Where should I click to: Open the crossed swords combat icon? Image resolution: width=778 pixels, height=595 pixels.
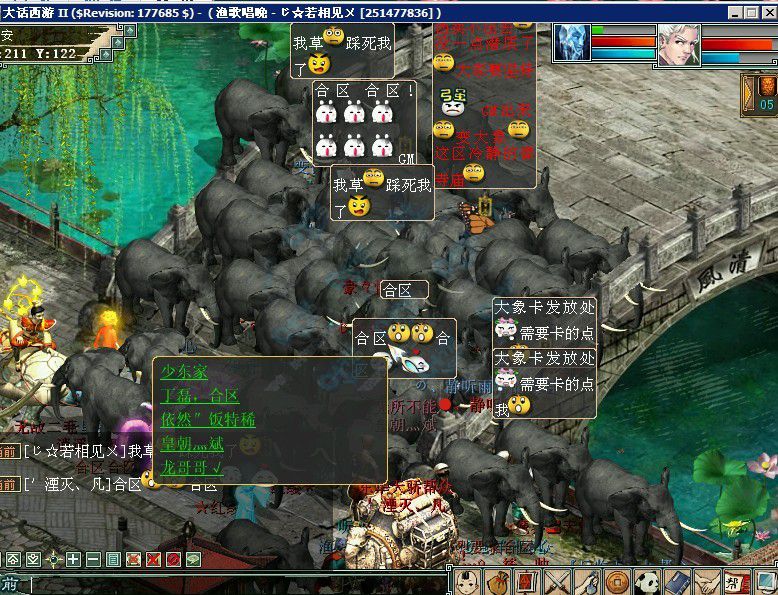(557, 582)
